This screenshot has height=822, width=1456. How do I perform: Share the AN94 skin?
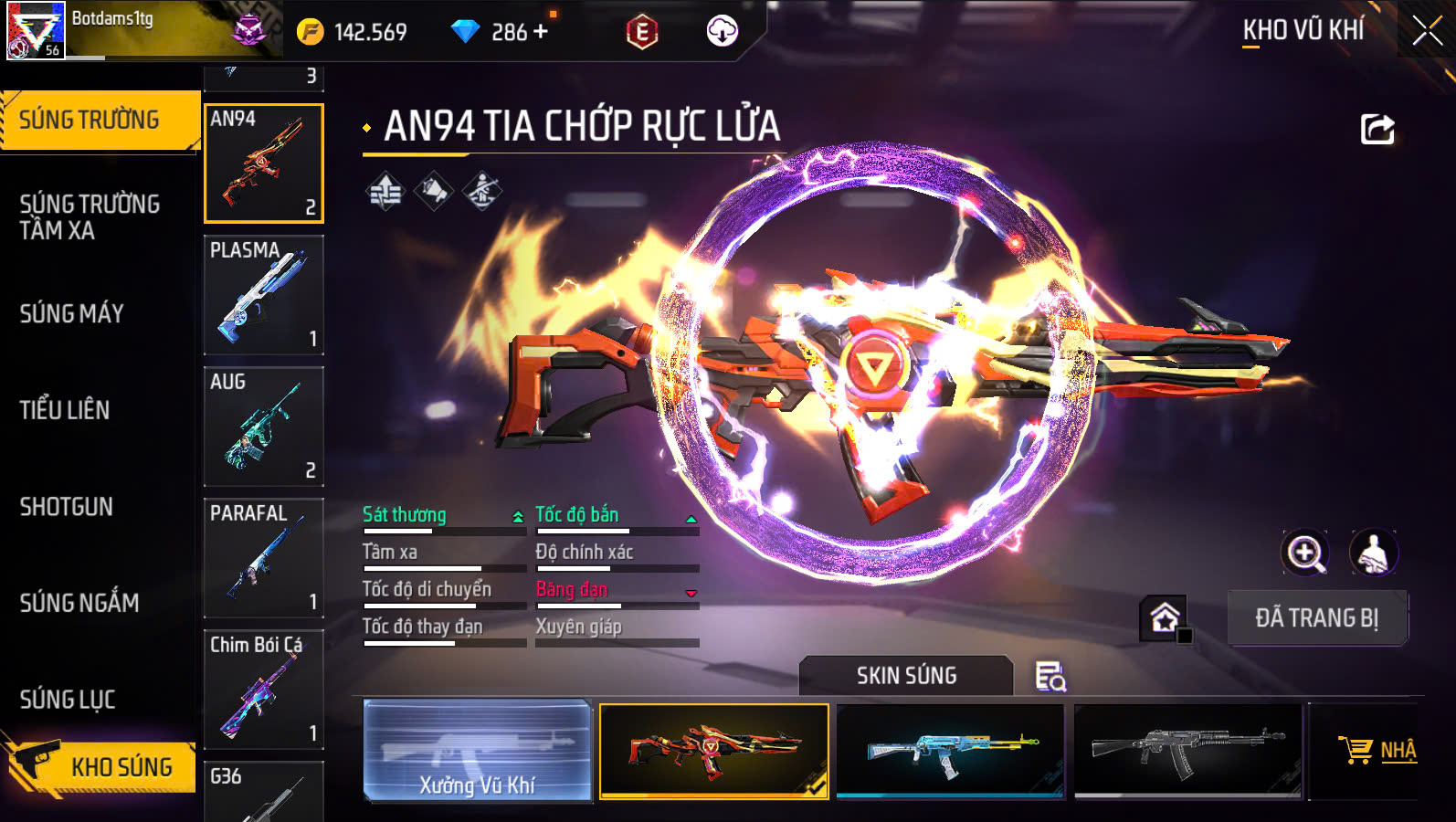coord(1377,129)
